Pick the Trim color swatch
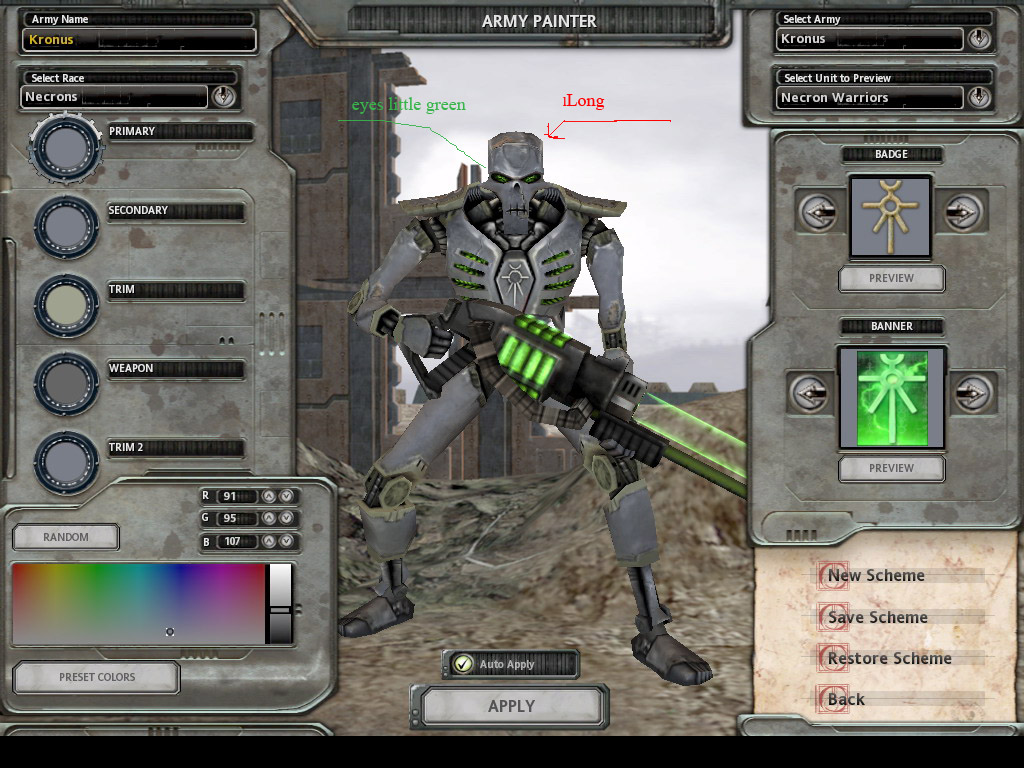This screenshot has height=768, width=1024. pyautogui.click(x=67, y=304)
